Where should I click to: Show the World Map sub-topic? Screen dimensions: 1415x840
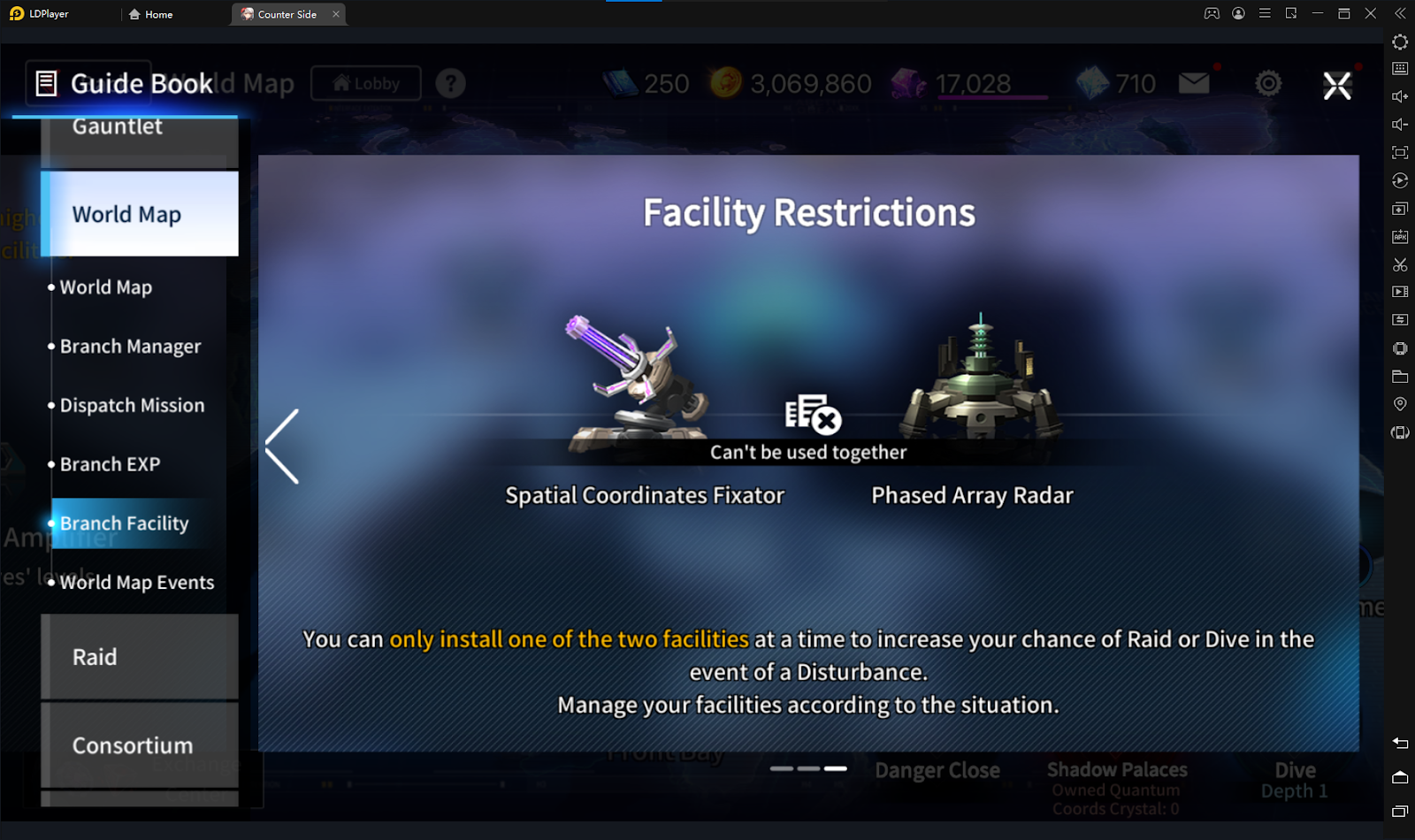pyautogui.click(x=106, y=287)
